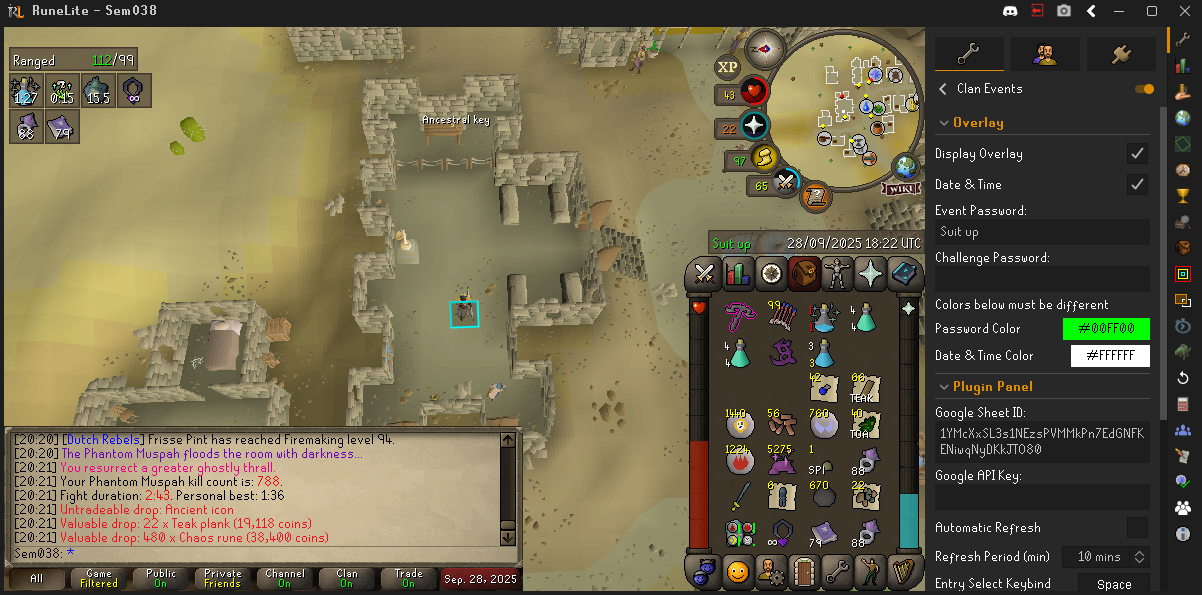Open the Worn Equipment tab

click(836, 273)
